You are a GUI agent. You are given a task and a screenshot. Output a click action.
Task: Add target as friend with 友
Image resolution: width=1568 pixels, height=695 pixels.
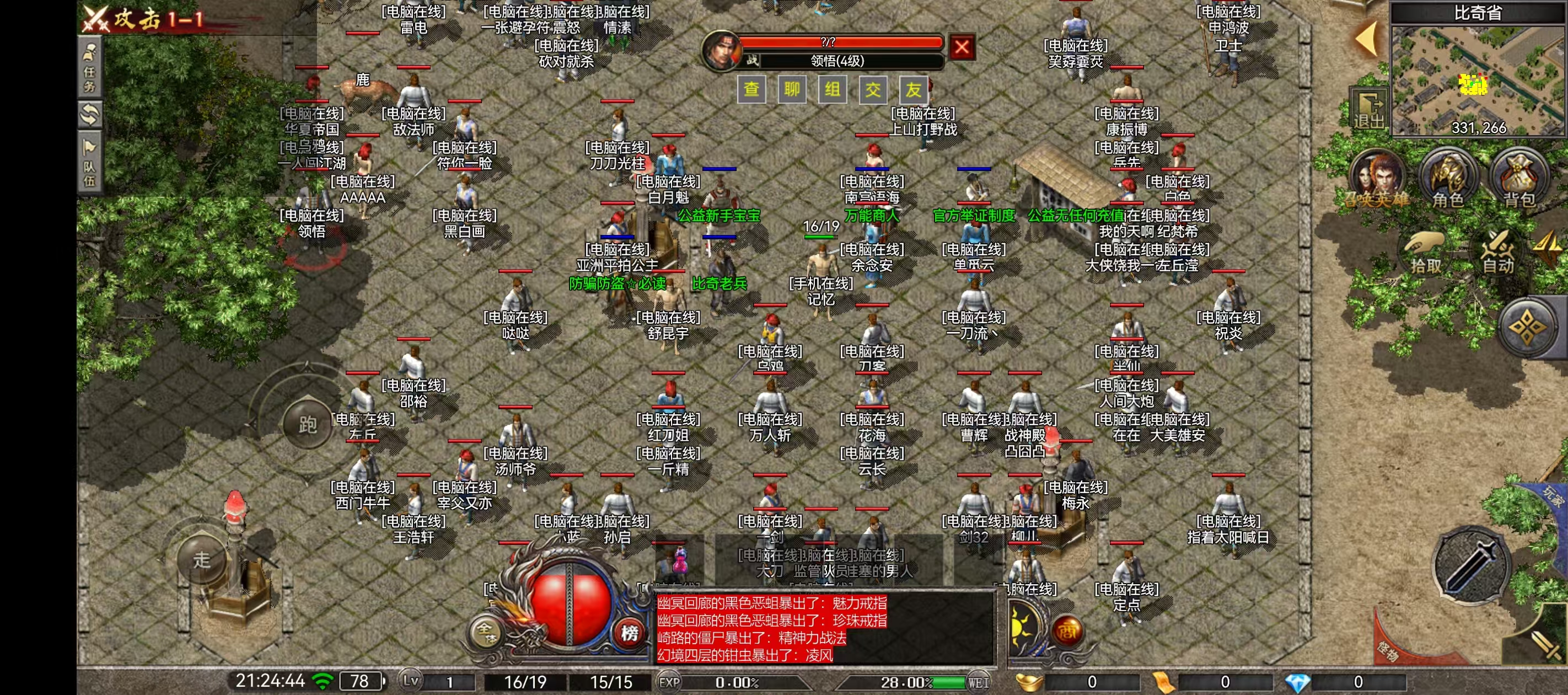(914, 90)
